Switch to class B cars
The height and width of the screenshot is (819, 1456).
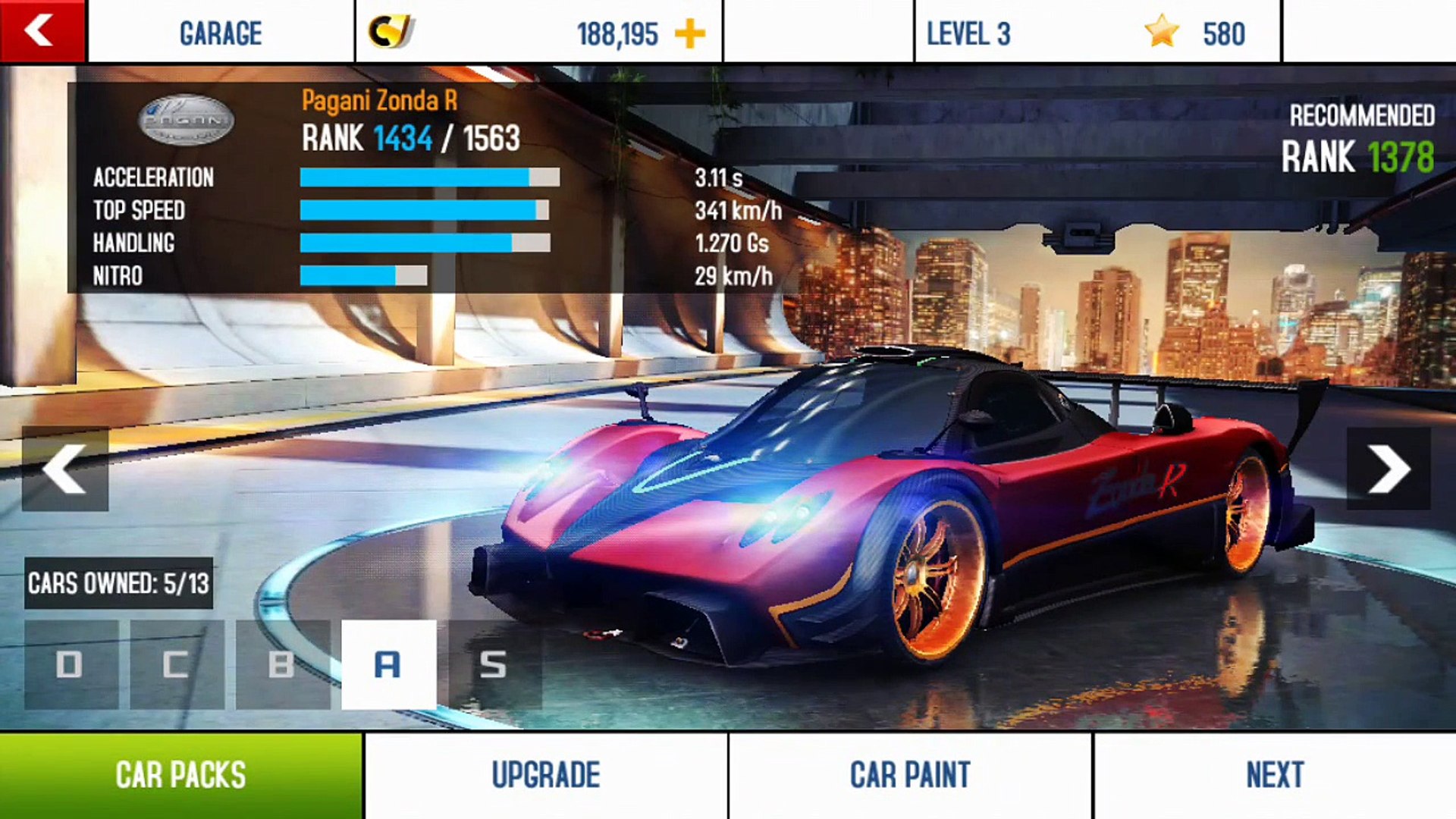pyautogui.click(x=282, y=664)
